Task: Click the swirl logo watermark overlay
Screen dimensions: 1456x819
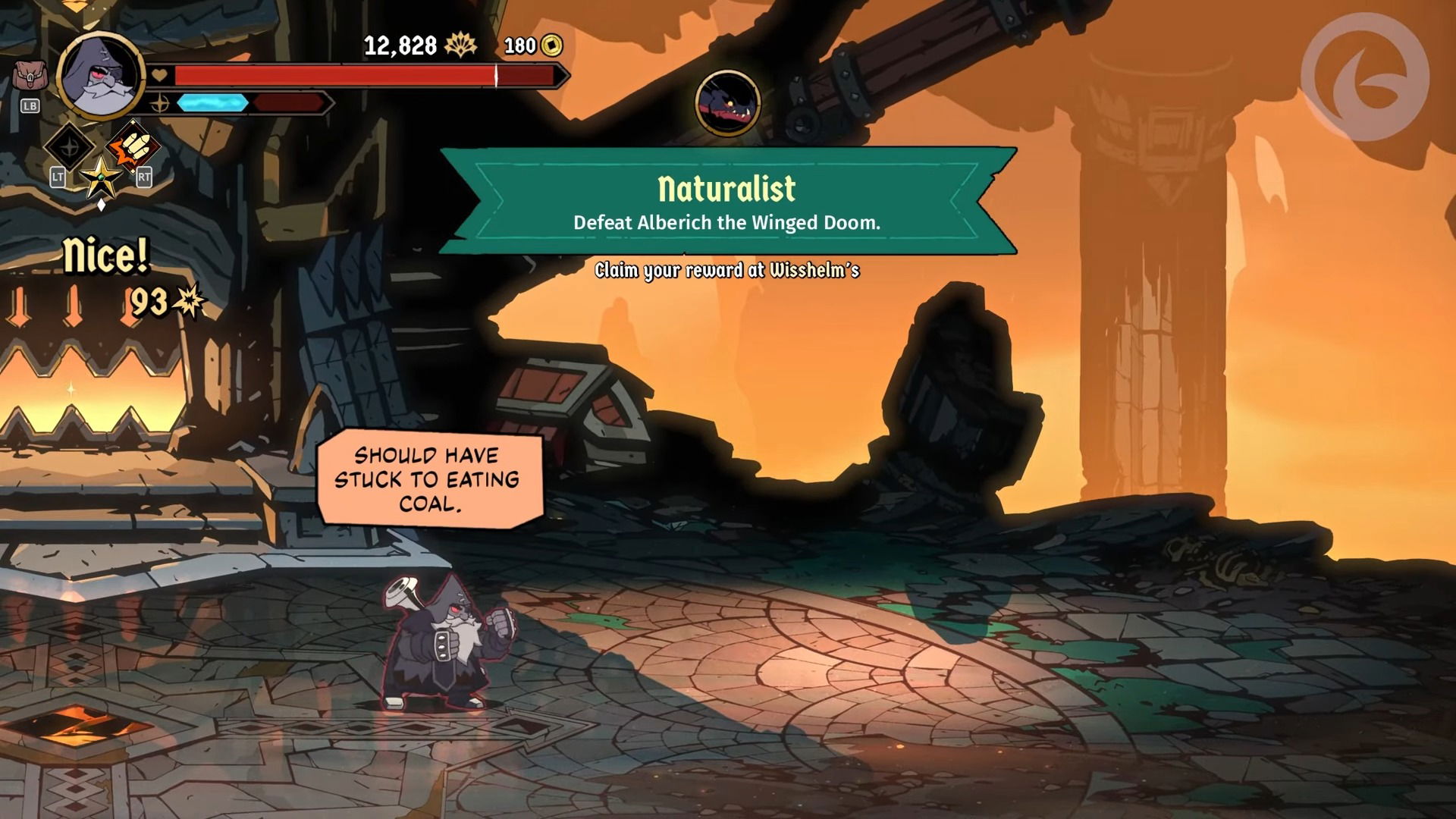Action: [1364, 76]
